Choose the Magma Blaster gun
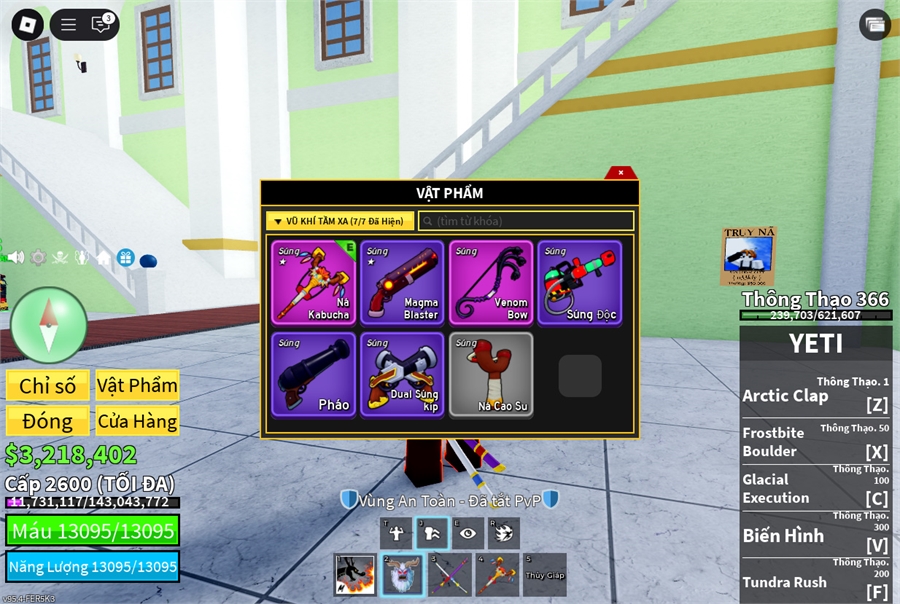The width and height of the screenshot is (900, 604). 402,282
